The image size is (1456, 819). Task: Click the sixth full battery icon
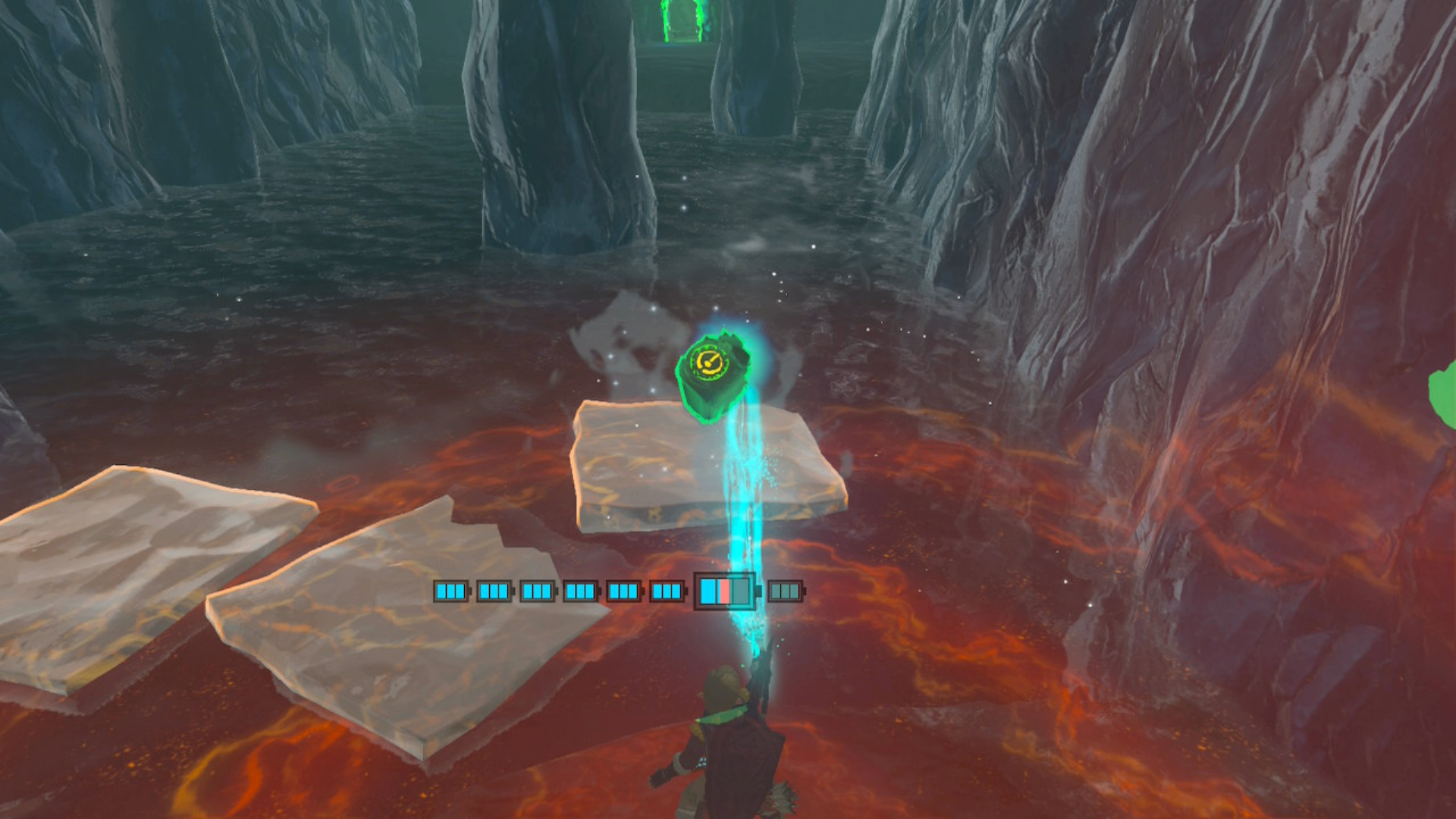[667, 590]
